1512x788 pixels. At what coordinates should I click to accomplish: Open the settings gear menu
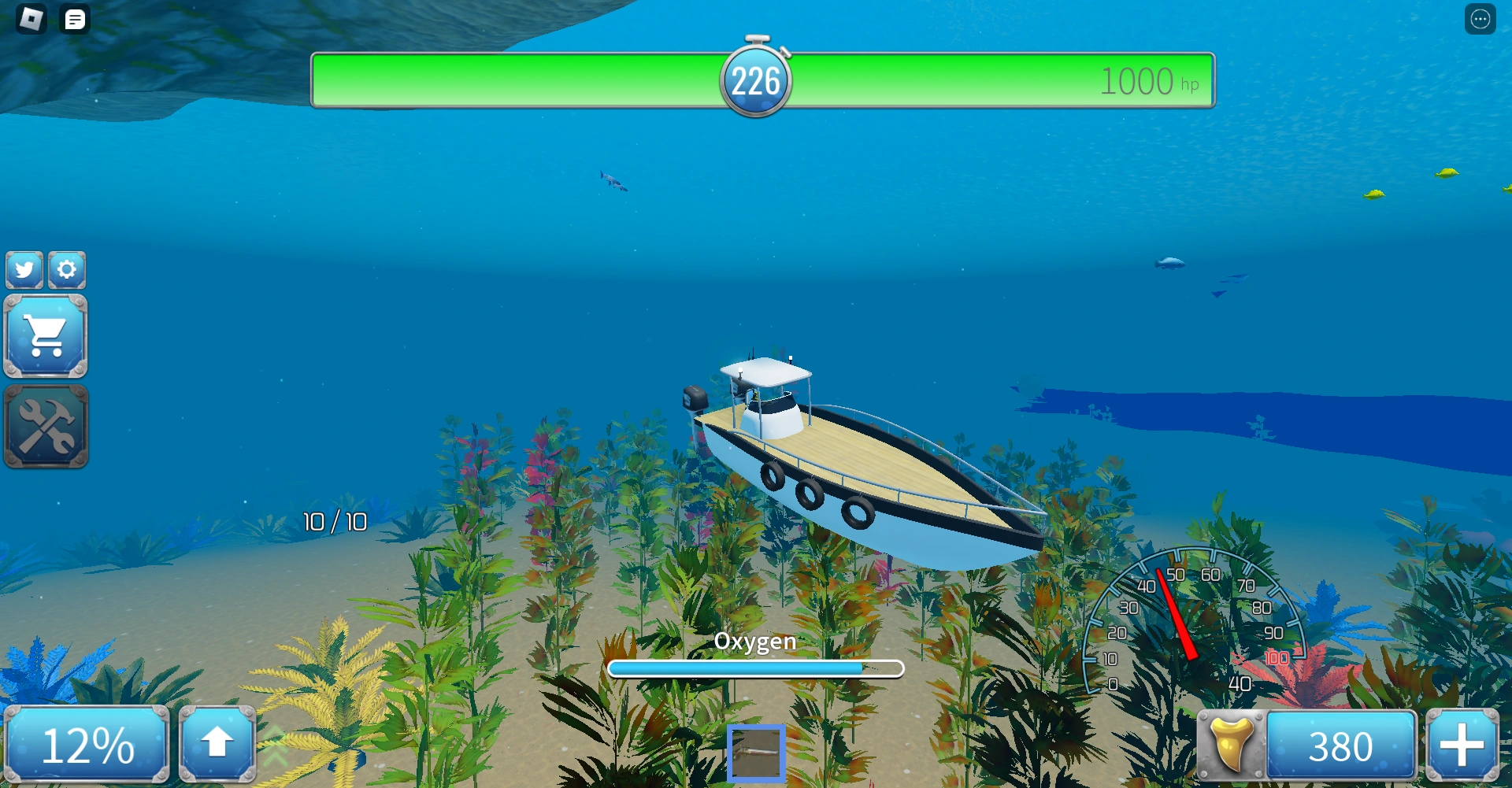68,269
